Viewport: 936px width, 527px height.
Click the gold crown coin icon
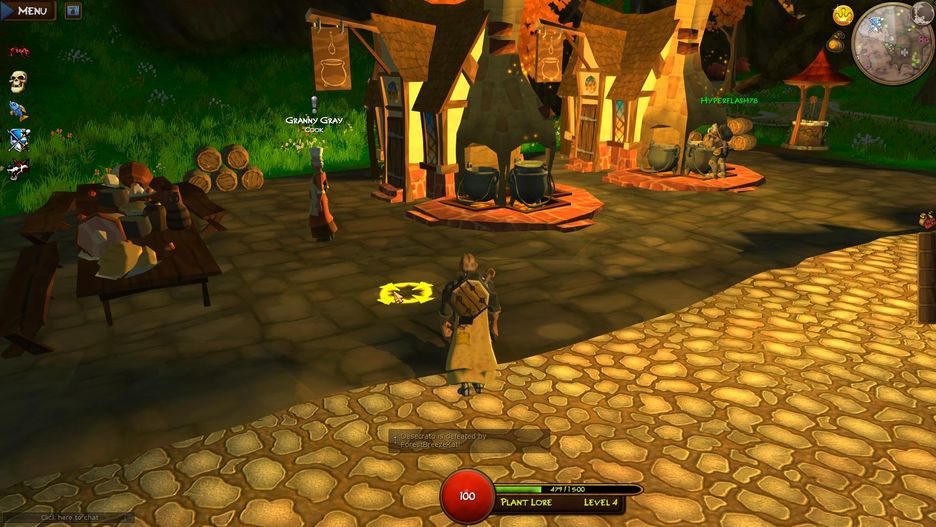843,15
